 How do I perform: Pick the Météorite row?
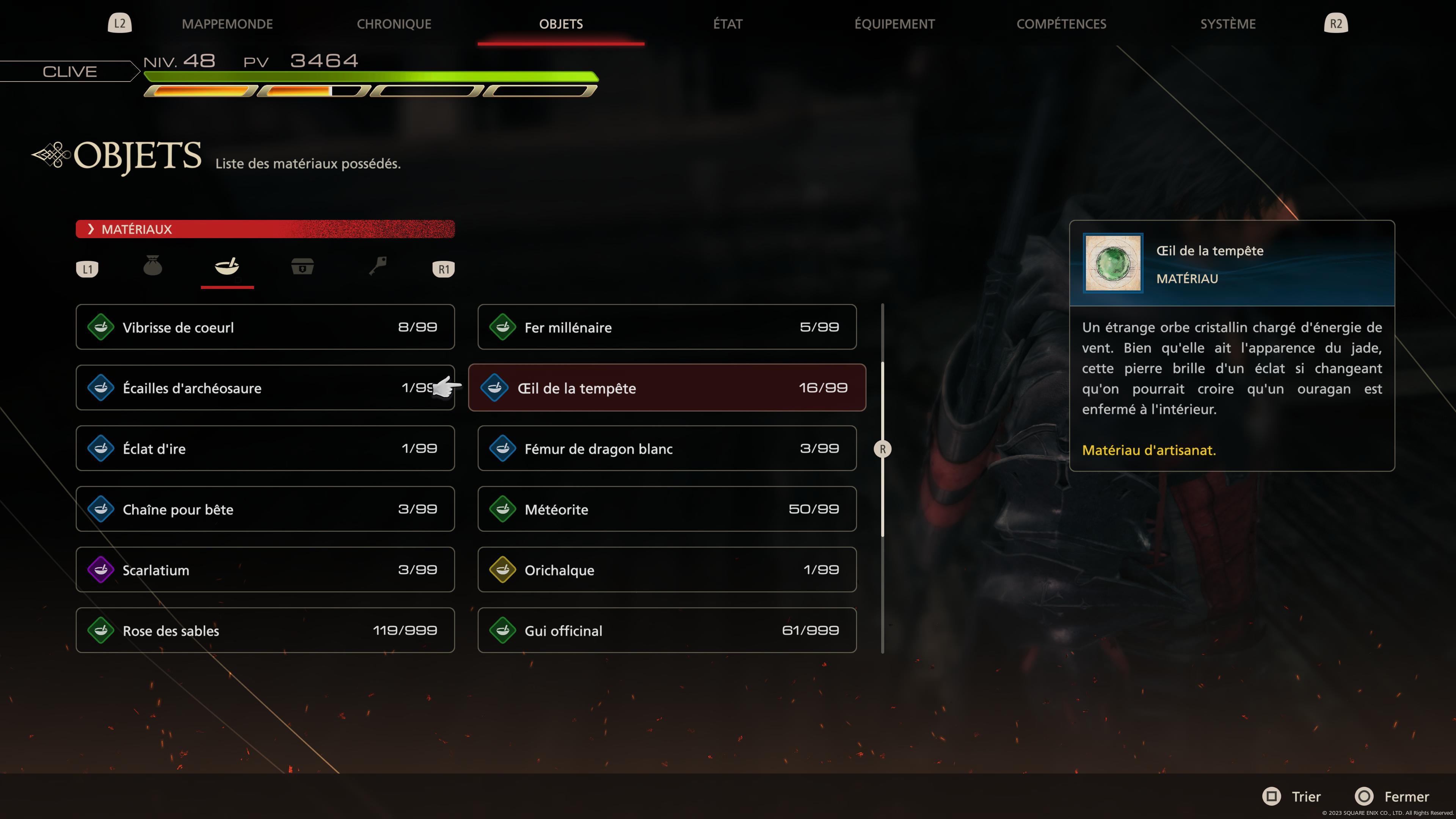tap(667, 509)
